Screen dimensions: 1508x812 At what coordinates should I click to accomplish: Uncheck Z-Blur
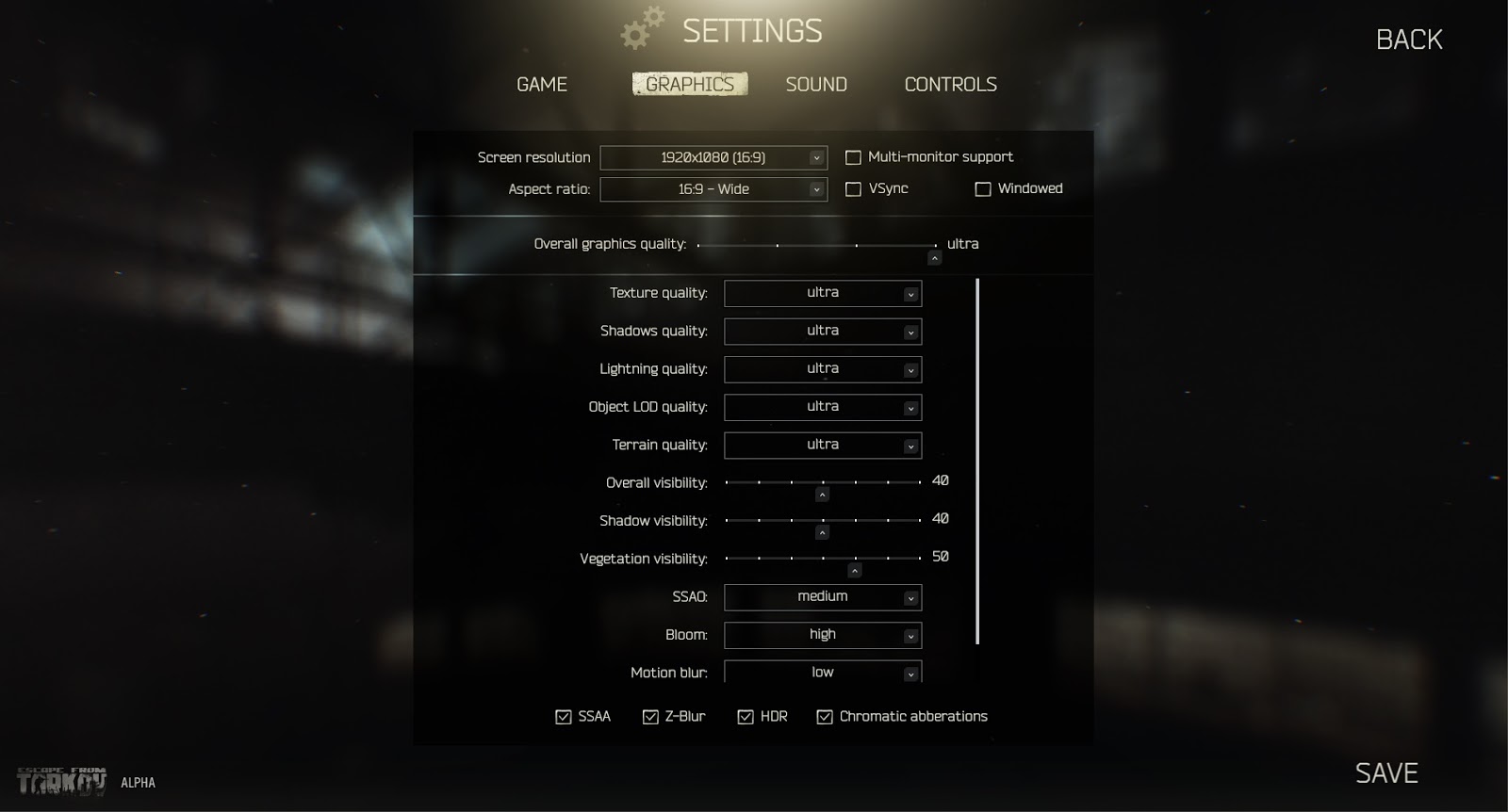click(649, 716)
